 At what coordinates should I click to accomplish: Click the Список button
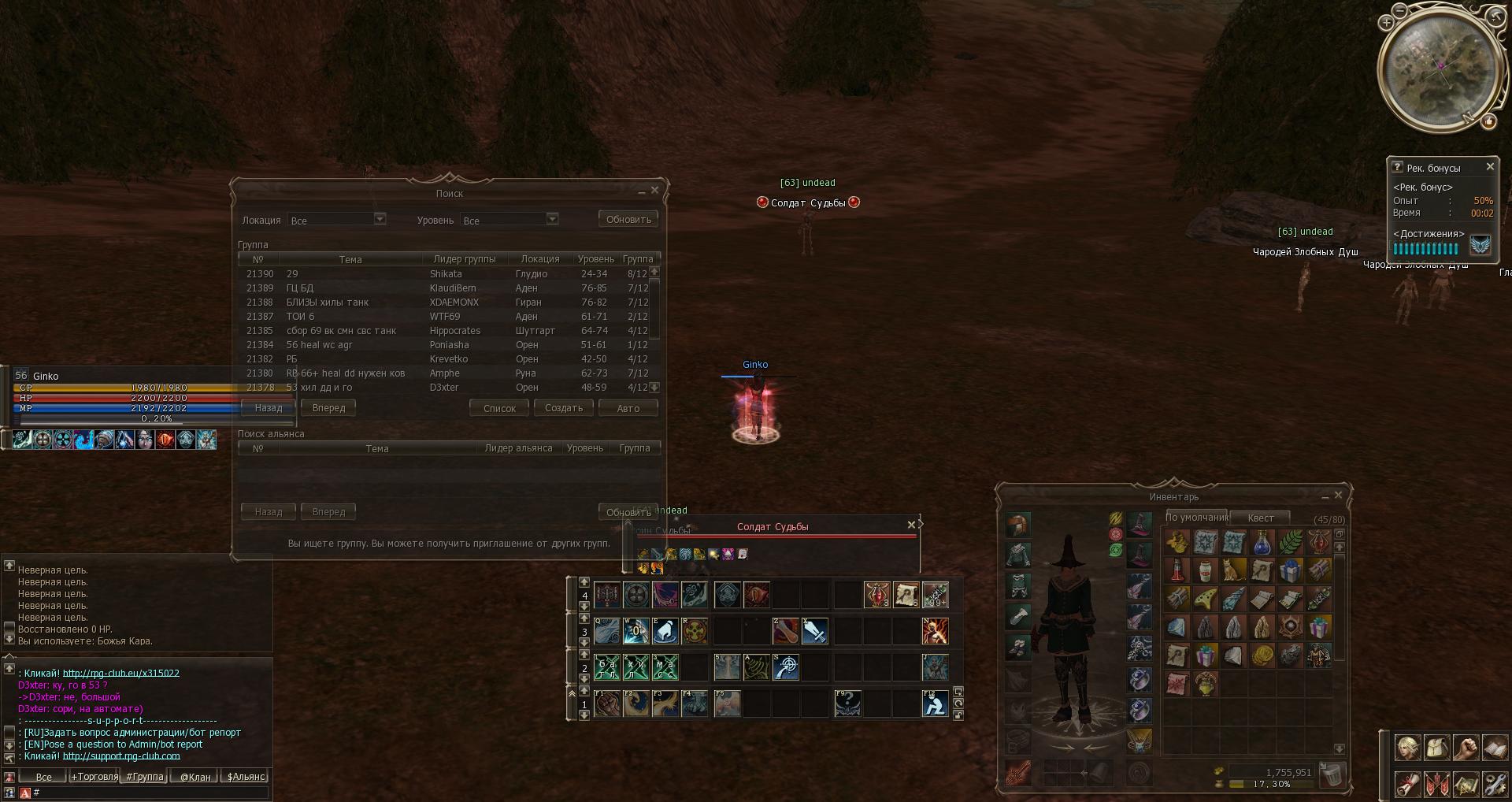(x=499, y=408)
